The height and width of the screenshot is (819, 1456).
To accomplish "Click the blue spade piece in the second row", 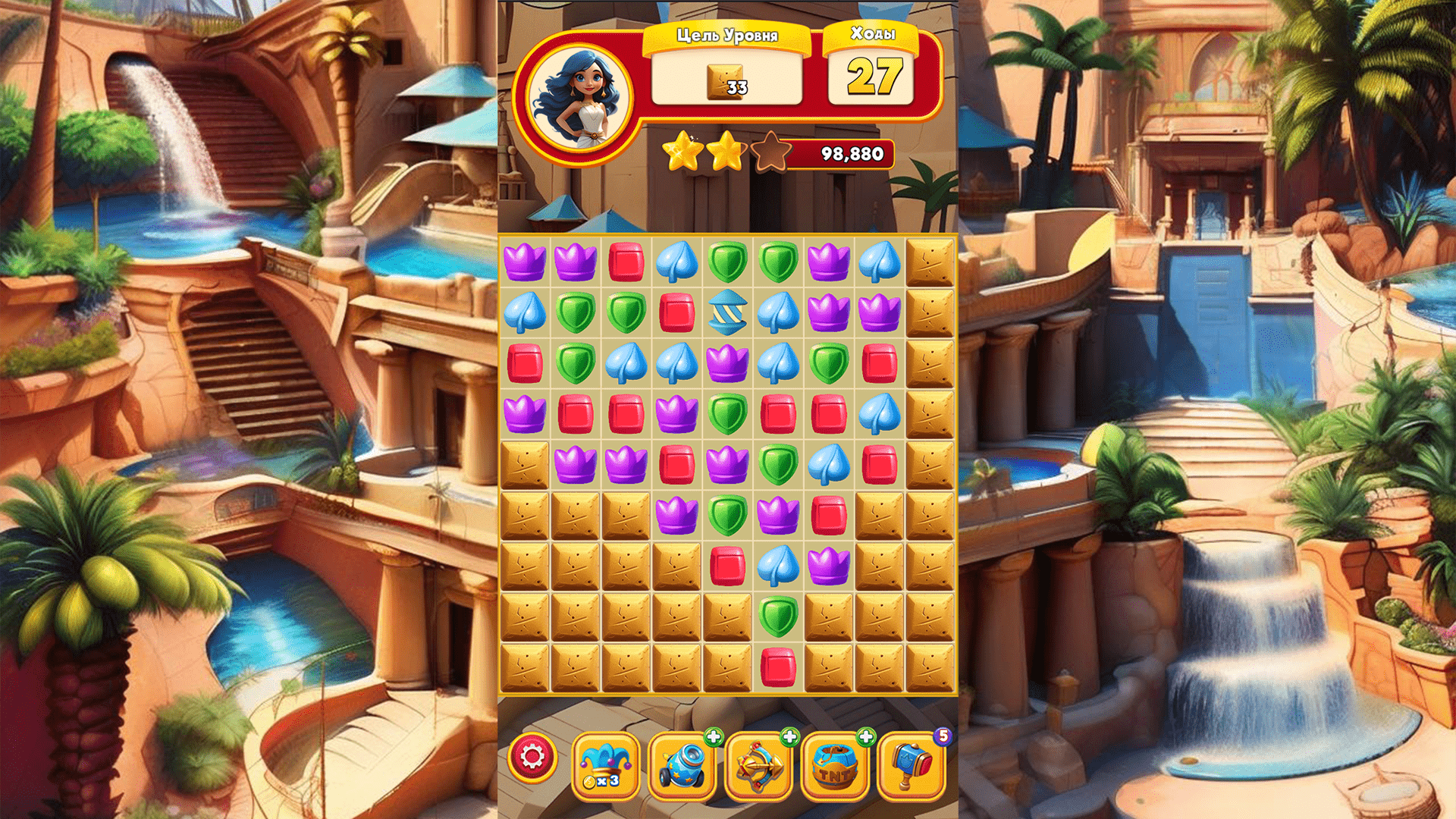I will coord(525,313).
